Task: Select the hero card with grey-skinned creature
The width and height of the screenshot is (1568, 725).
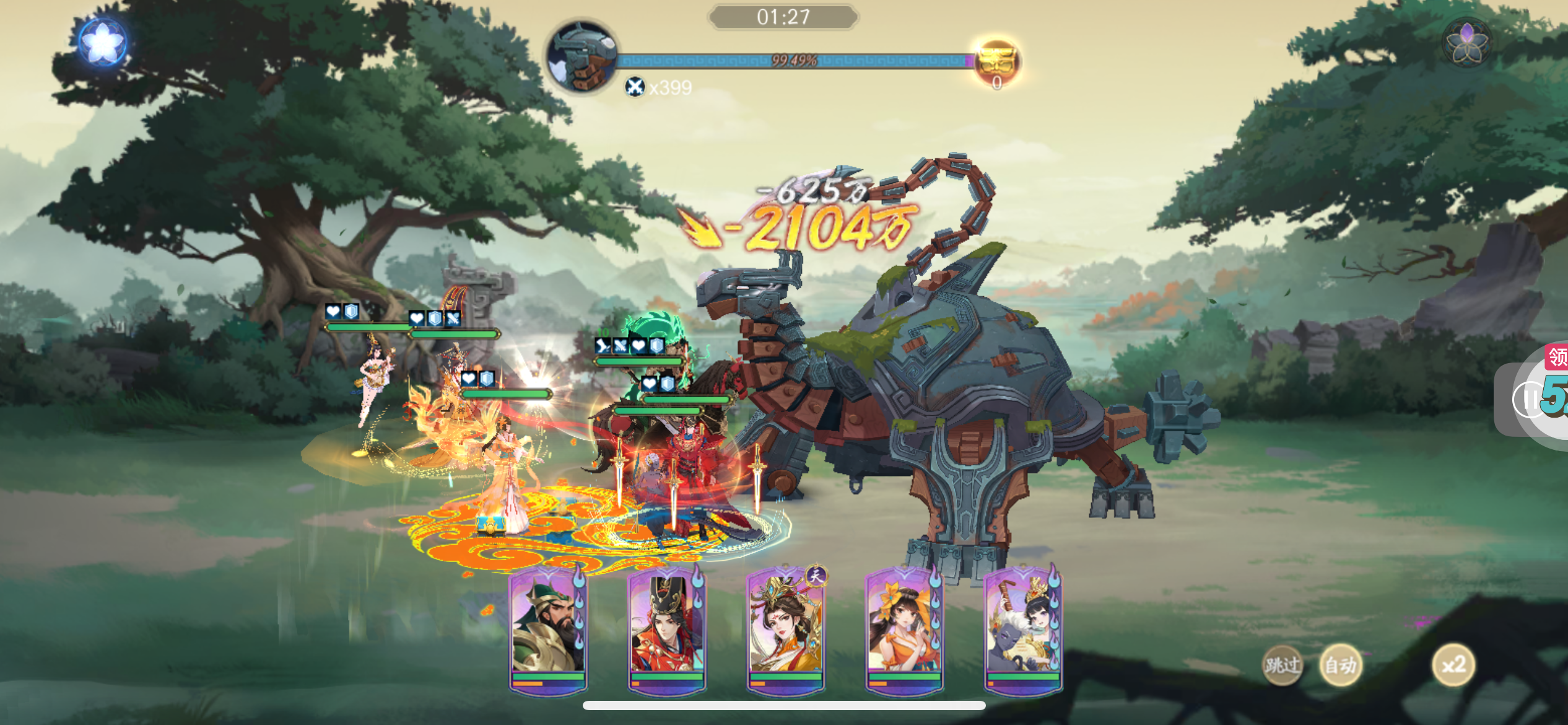Action: [1022, 629]
